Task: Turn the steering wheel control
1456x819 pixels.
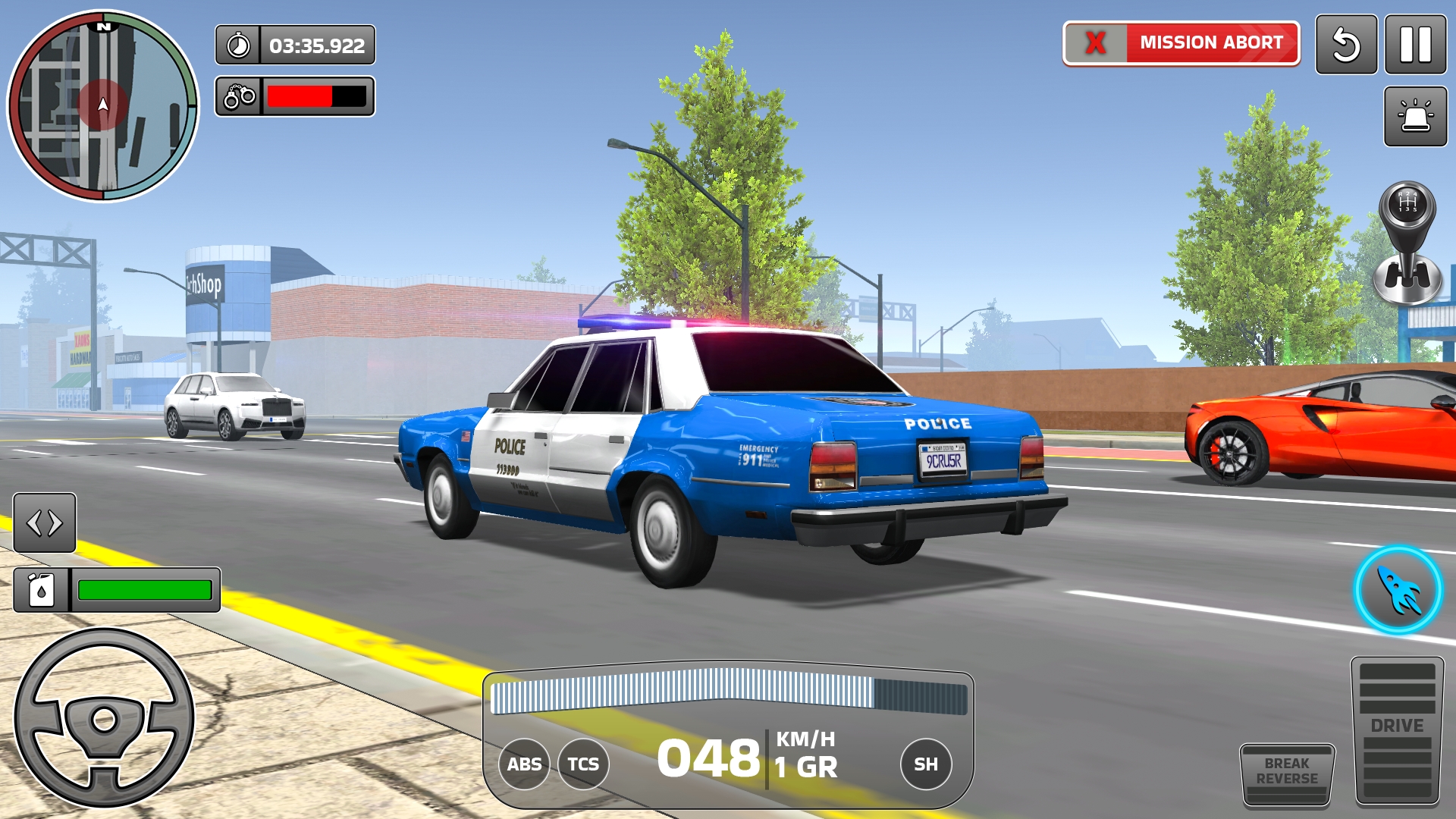Action: [104, 717]
